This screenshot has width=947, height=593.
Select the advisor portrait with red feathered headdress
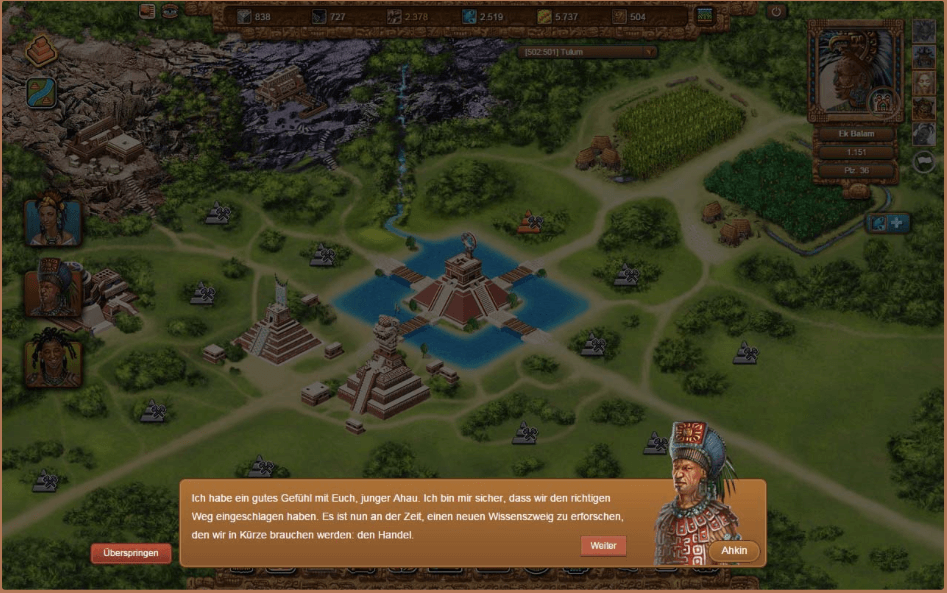pyautogui.click(x=52, y=289)
